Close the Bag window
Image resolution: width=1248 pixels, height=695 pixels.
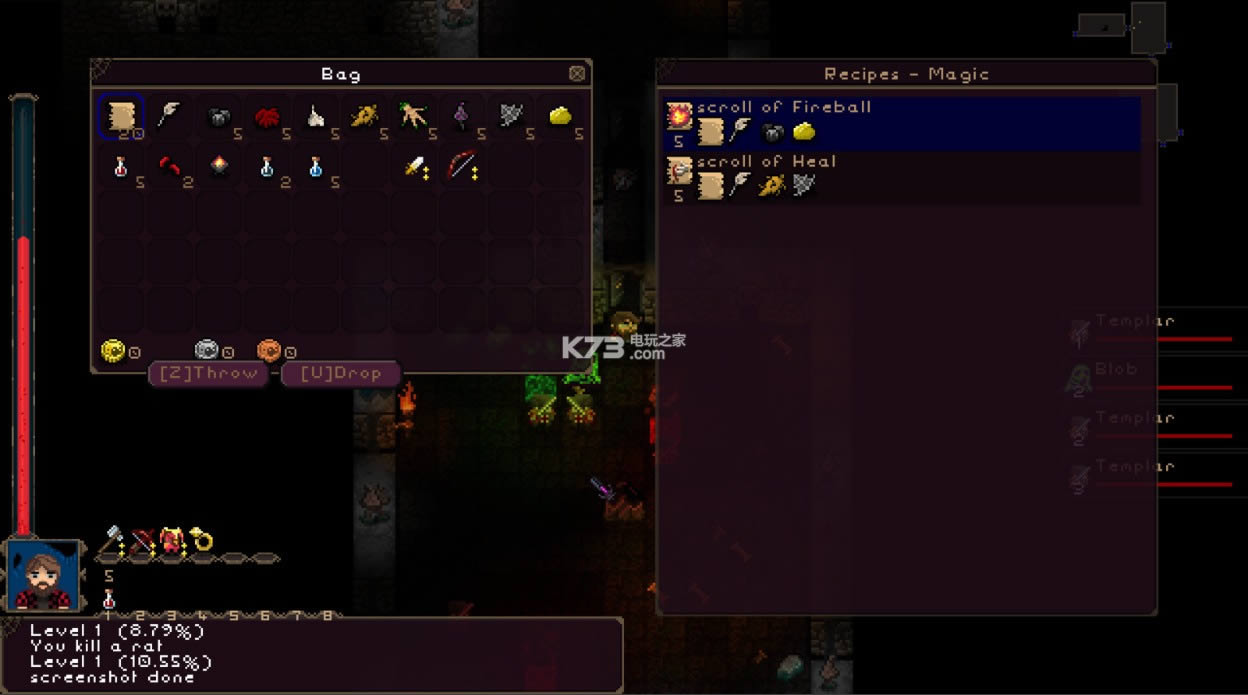point(577,73)
